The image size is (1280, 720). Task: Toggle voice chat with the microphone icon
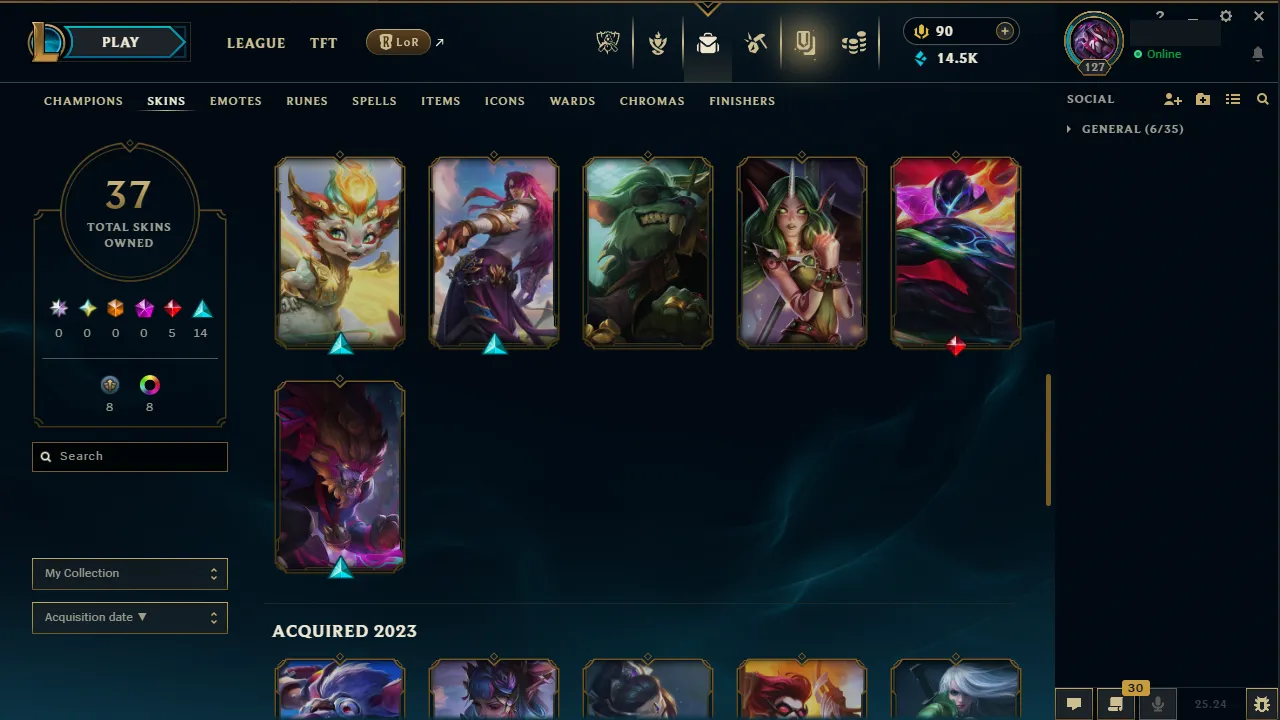1157,703
